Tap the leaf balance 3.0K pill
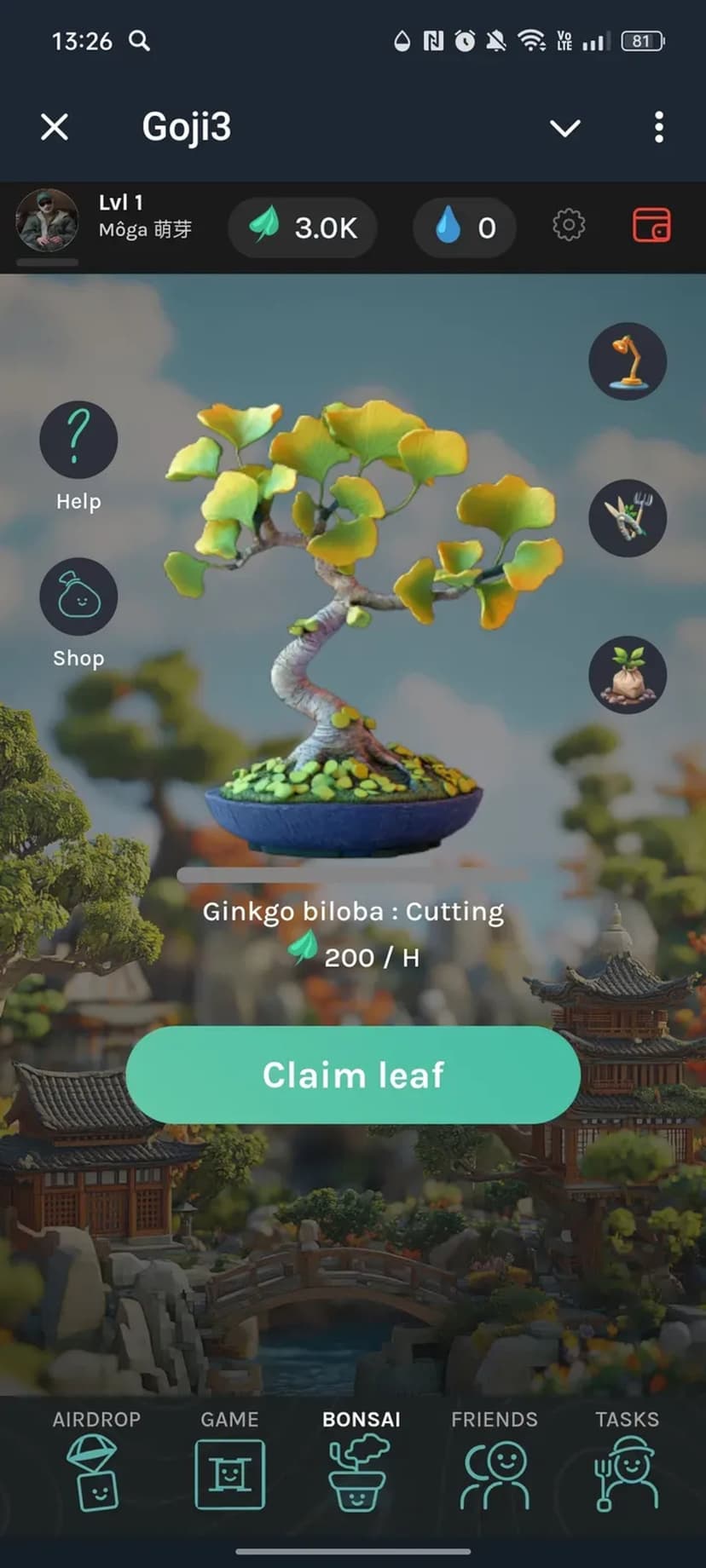706x1568 pixels. pyautogui.click(x=303, y=228)
